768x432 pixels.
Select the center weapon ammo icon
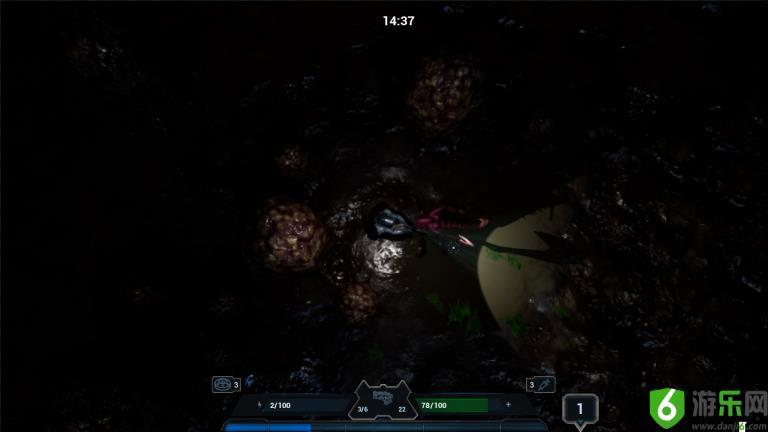pyautogui.click(x=383, y=396)
